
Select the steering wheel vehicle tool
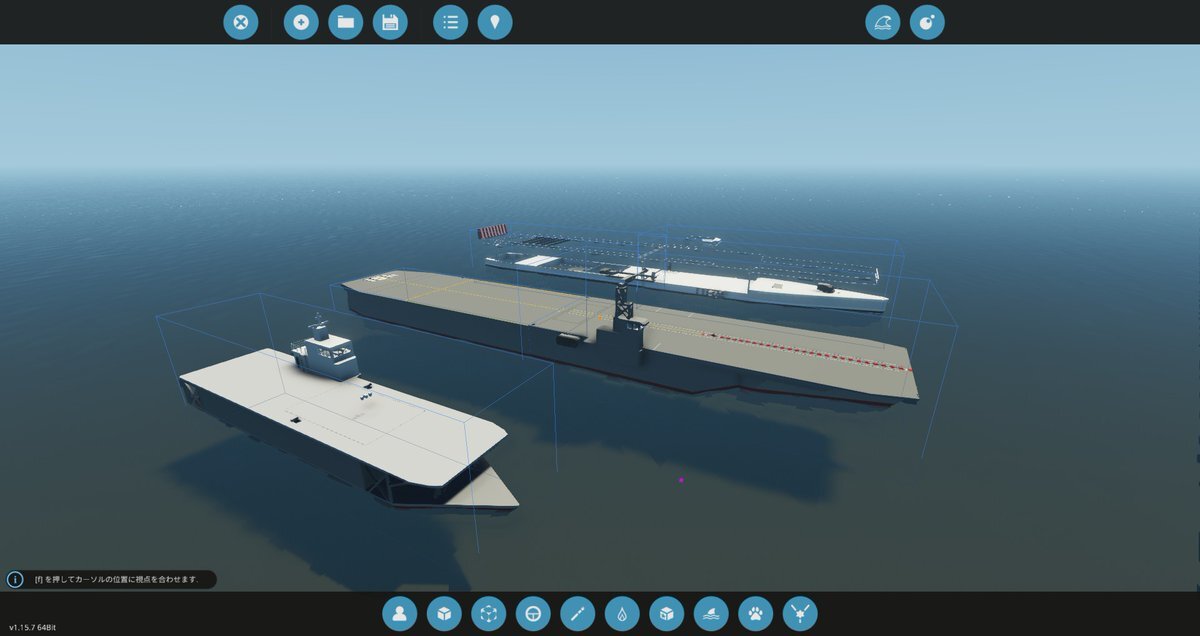(534, 613)
